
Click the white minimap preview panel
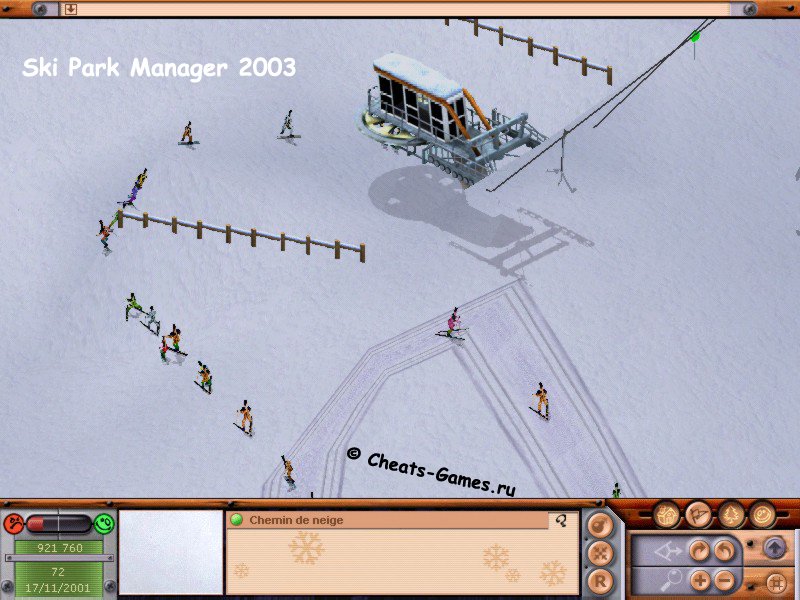pos(171,551)
